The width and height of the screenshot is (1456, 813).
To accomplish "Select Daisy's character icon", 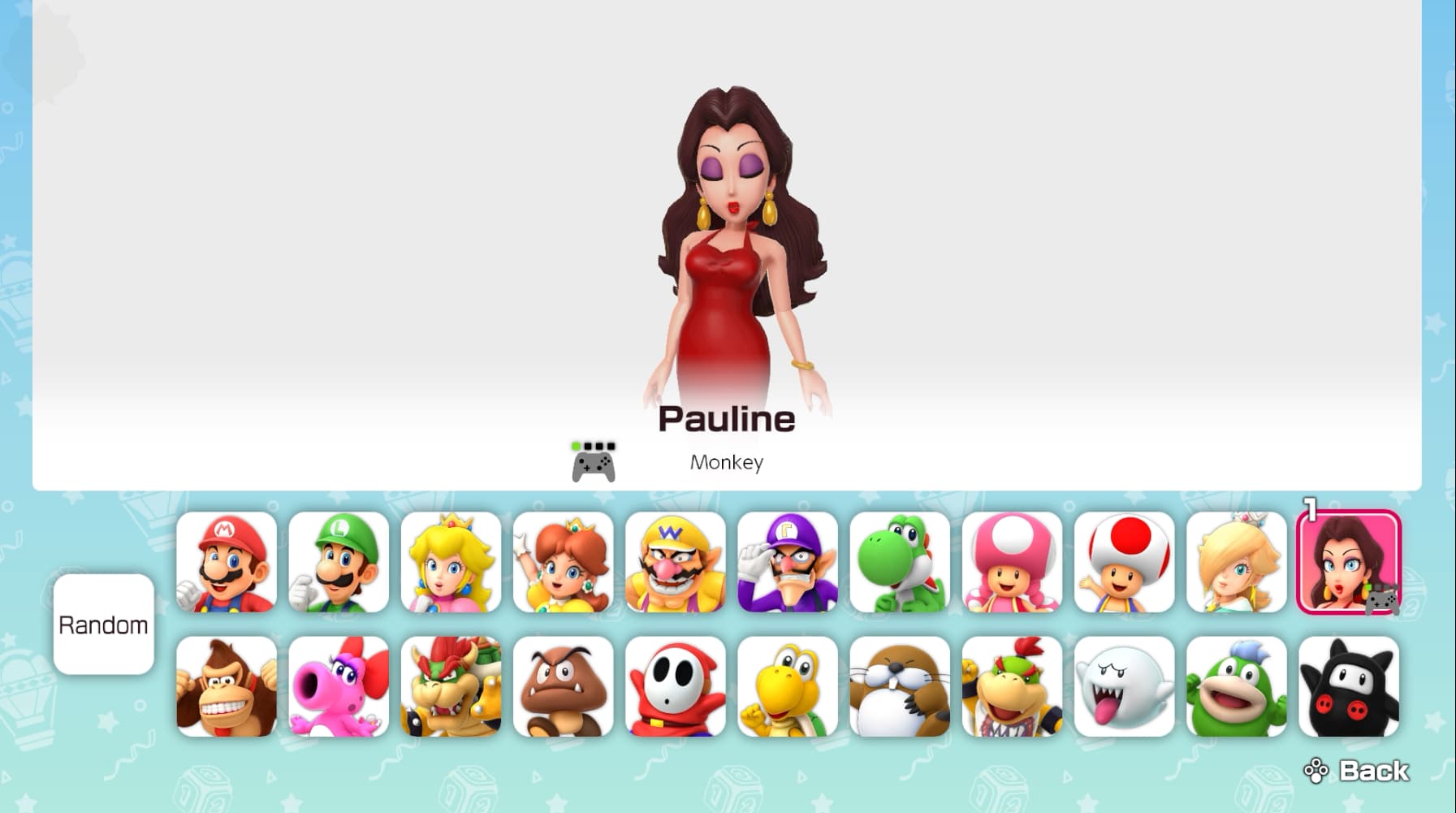I will pos(564,561).
